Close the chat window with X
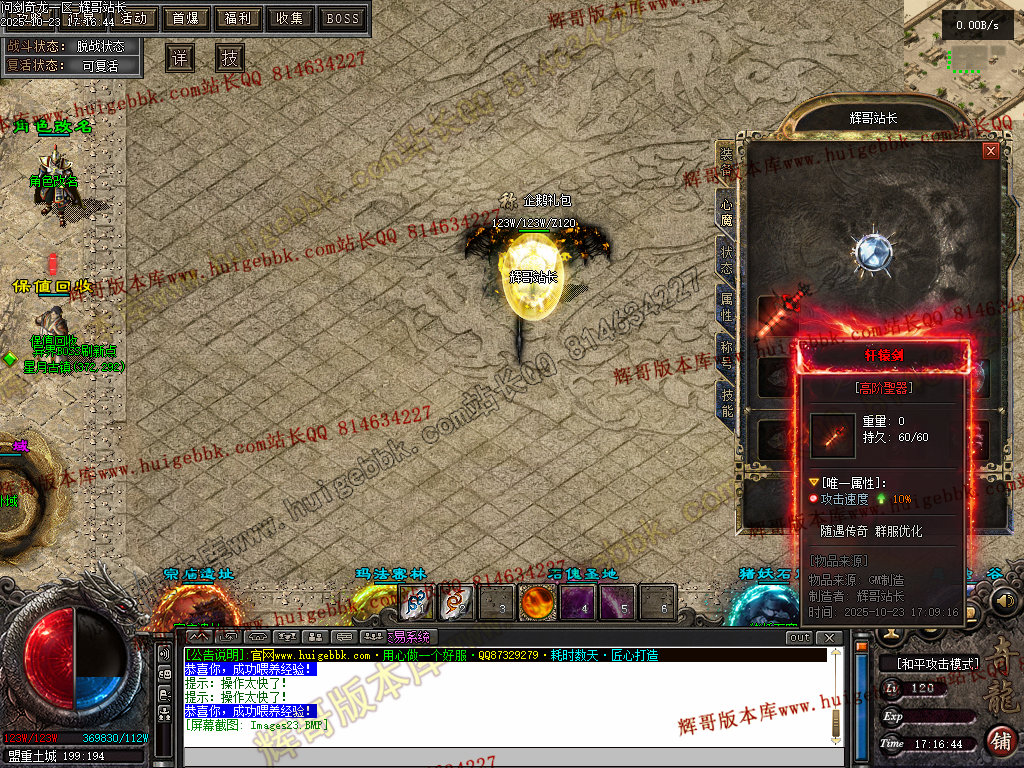 tap(828, 638)
